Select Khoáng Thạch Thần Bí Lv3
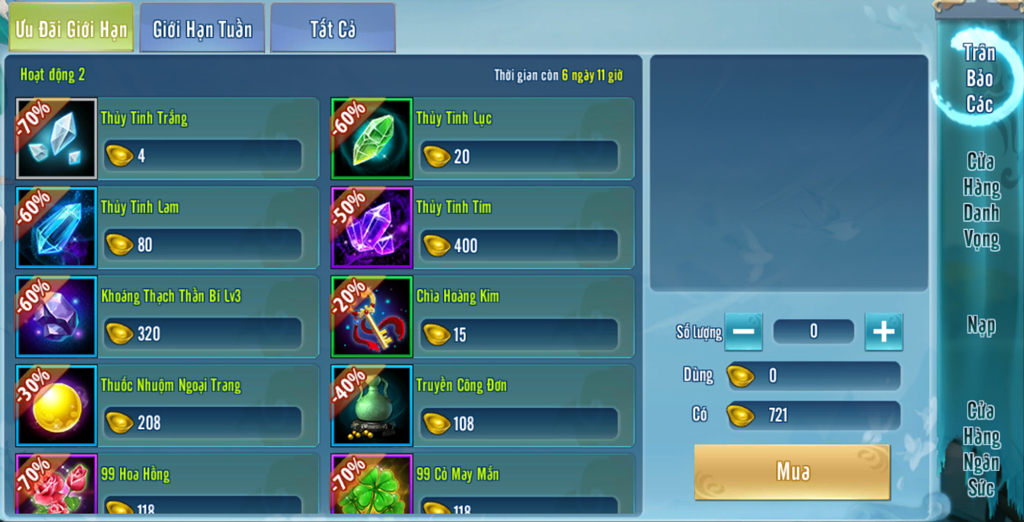Screen dimensions: 1024x522 [x=167, y=316]
